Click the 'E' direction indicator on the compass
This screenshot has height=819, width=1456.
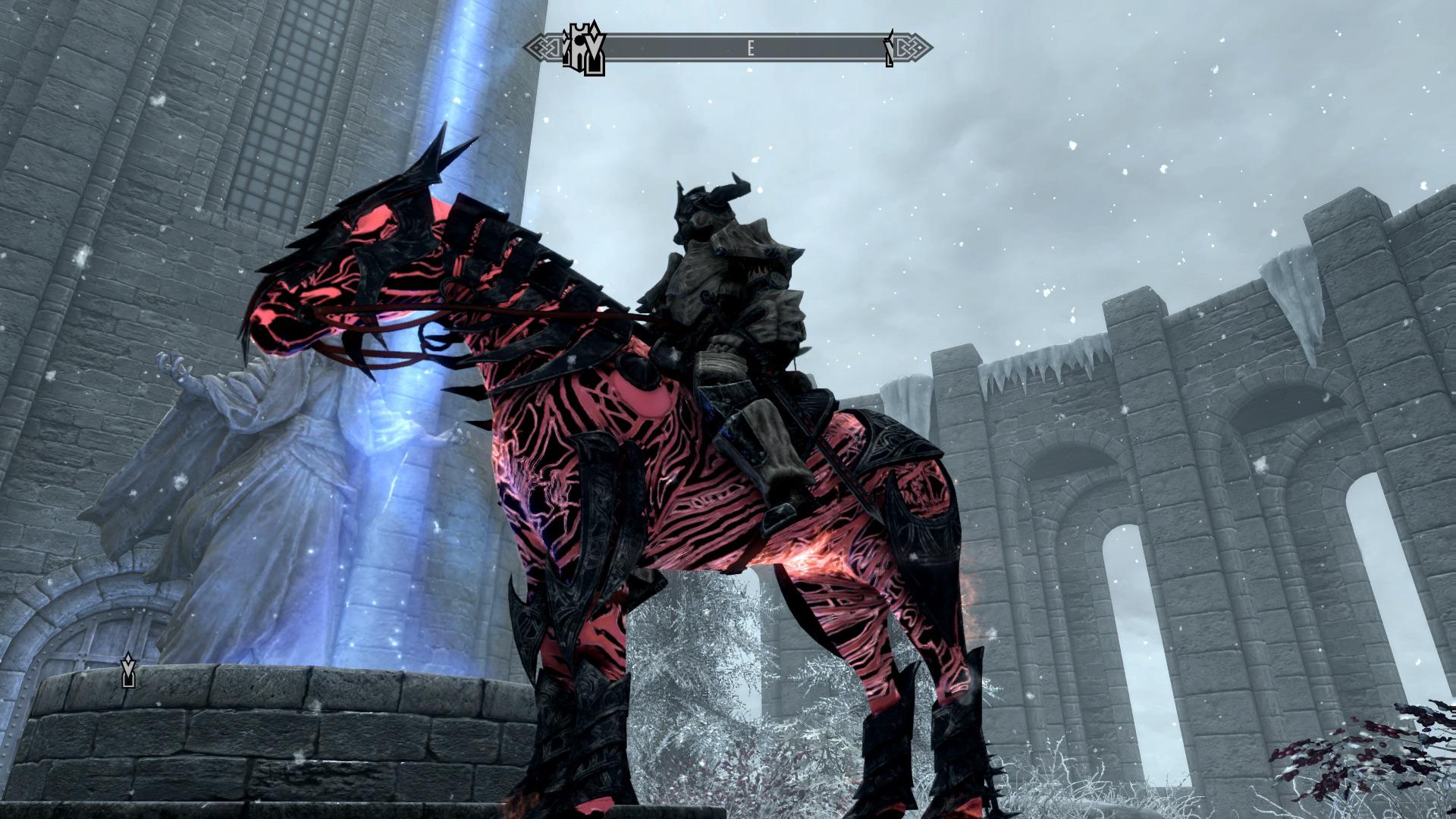[750, 47]
